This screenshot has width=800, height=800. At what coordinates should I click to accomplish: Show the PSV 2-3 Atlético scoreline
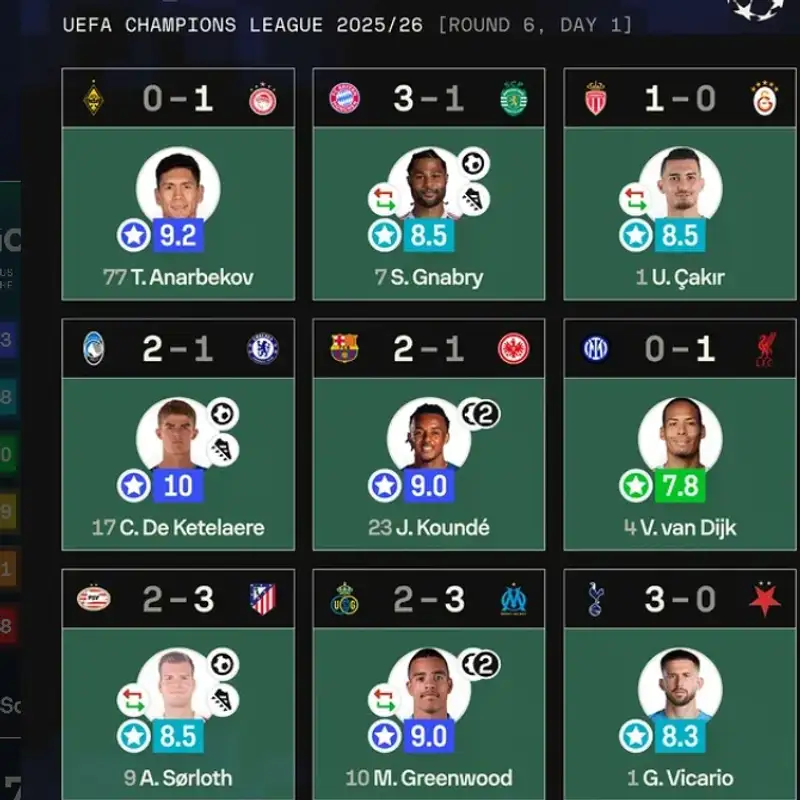[178, 599]
